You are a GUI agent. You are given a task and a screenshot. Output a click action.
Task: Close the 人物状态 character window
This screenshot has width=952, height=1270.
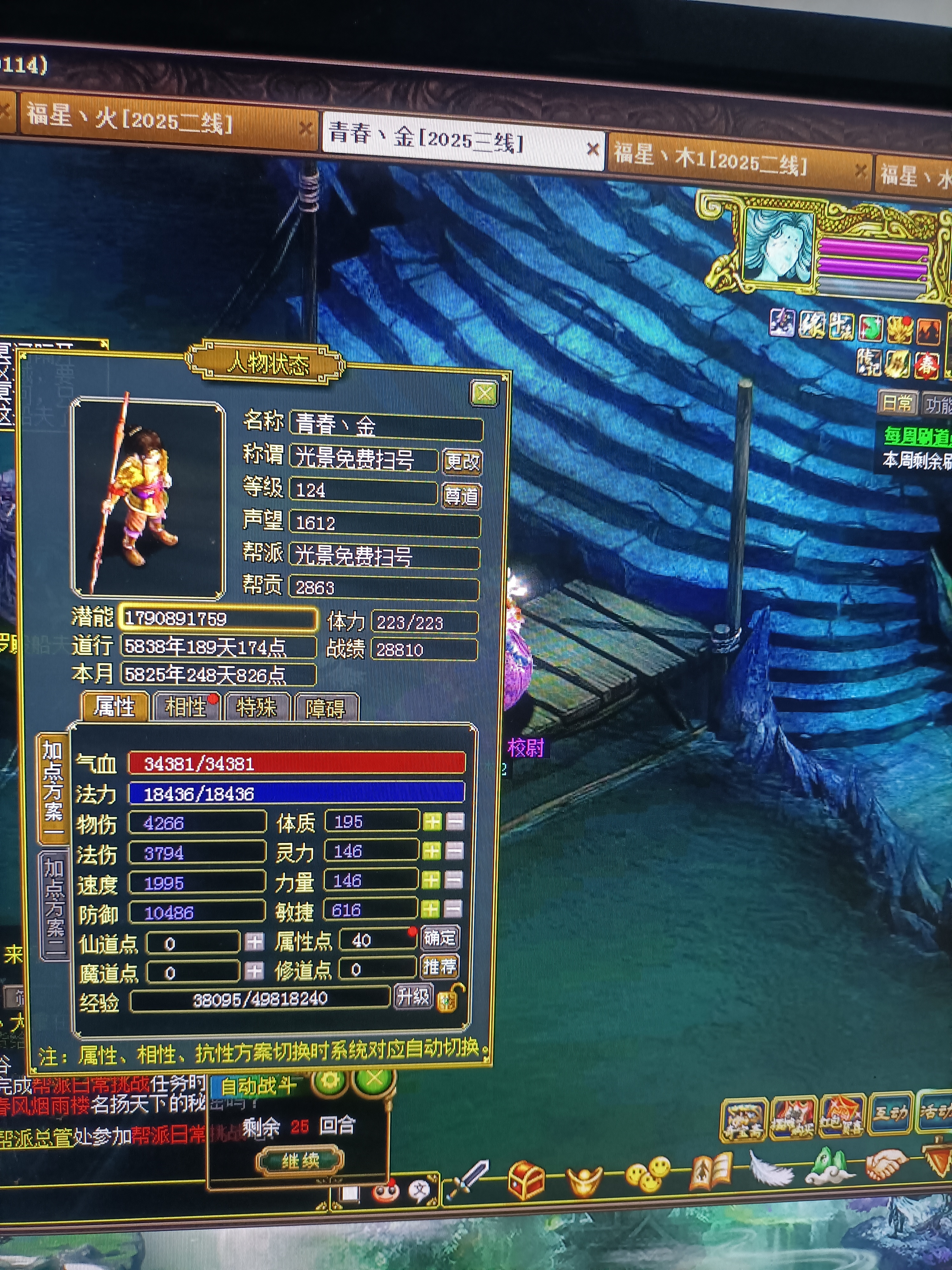(484, 394)
